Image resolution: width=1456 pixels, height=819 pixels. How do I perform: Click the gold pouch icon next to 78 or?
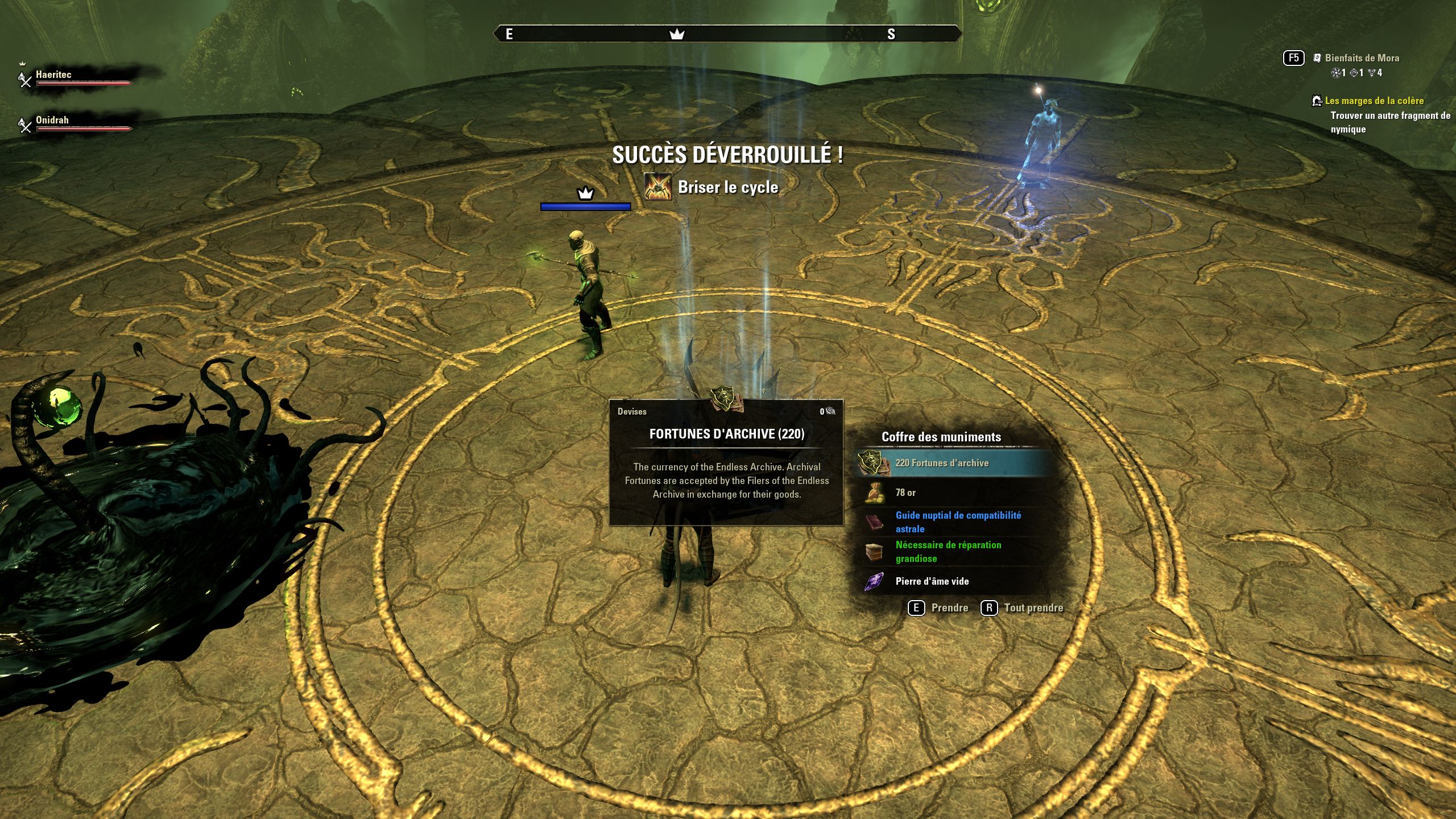point(876,493)
